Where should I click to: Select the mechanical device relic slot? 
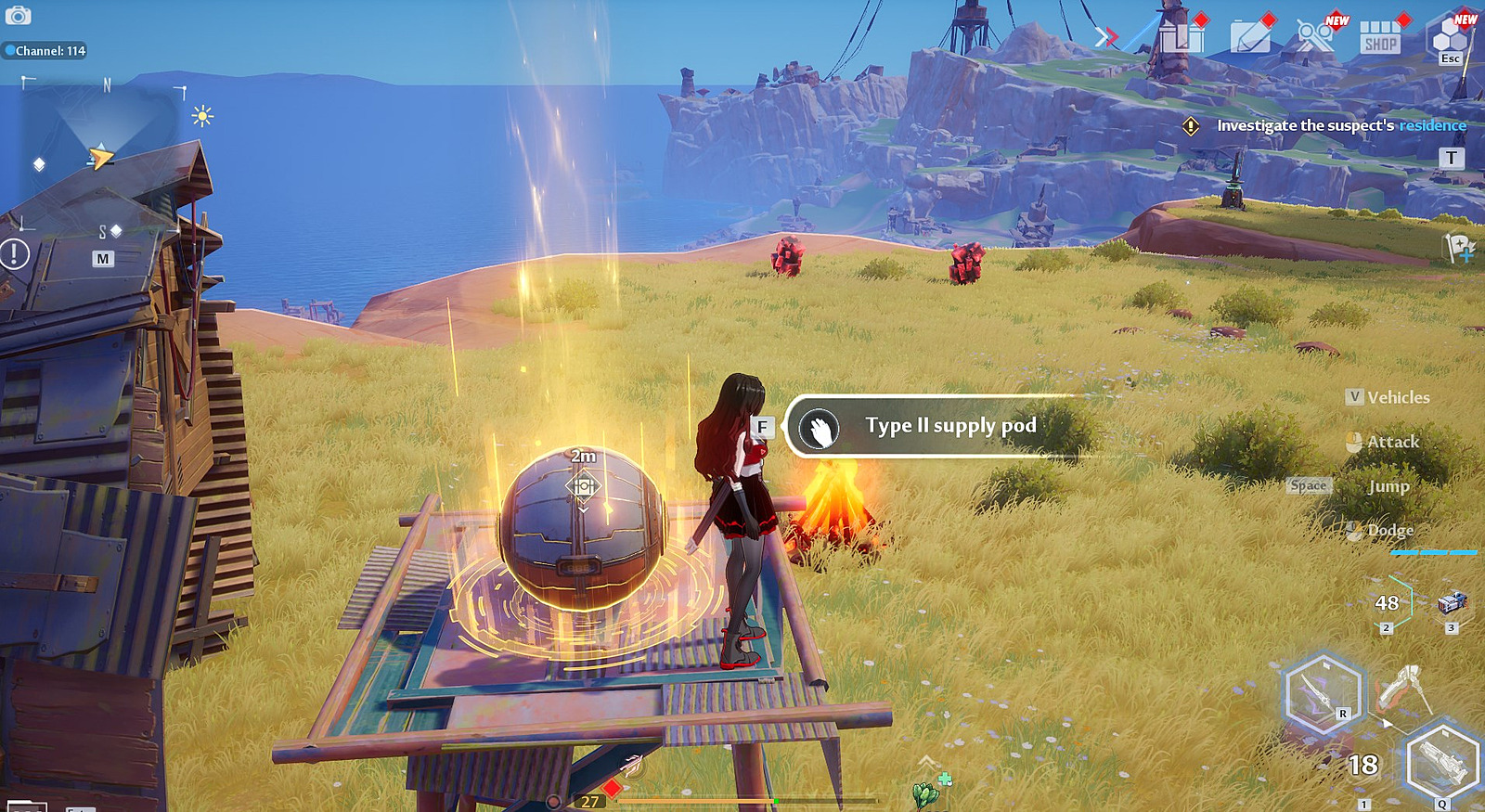(1452, 605)
